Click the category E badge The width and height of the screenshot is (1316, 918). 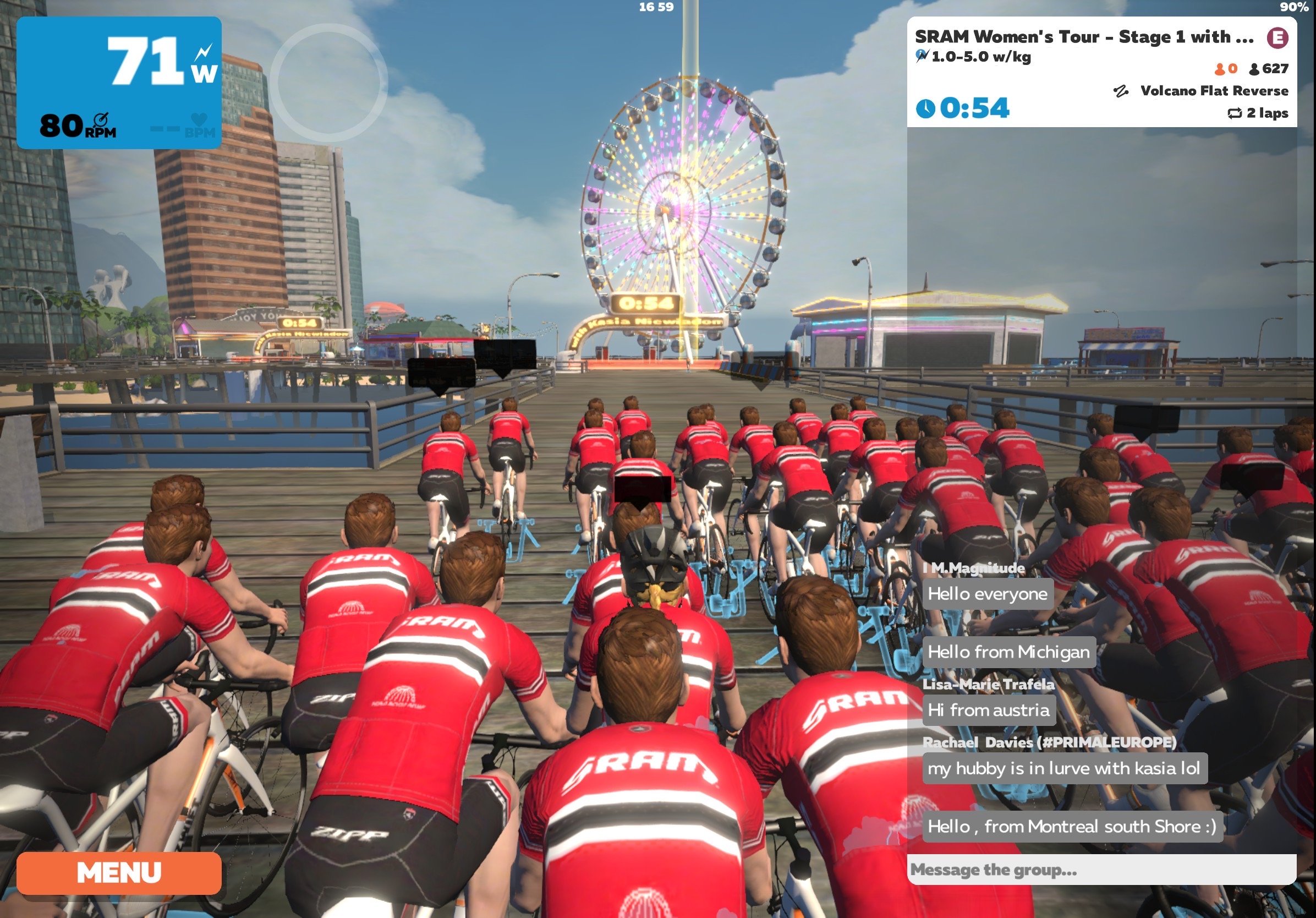point(1277,38)
